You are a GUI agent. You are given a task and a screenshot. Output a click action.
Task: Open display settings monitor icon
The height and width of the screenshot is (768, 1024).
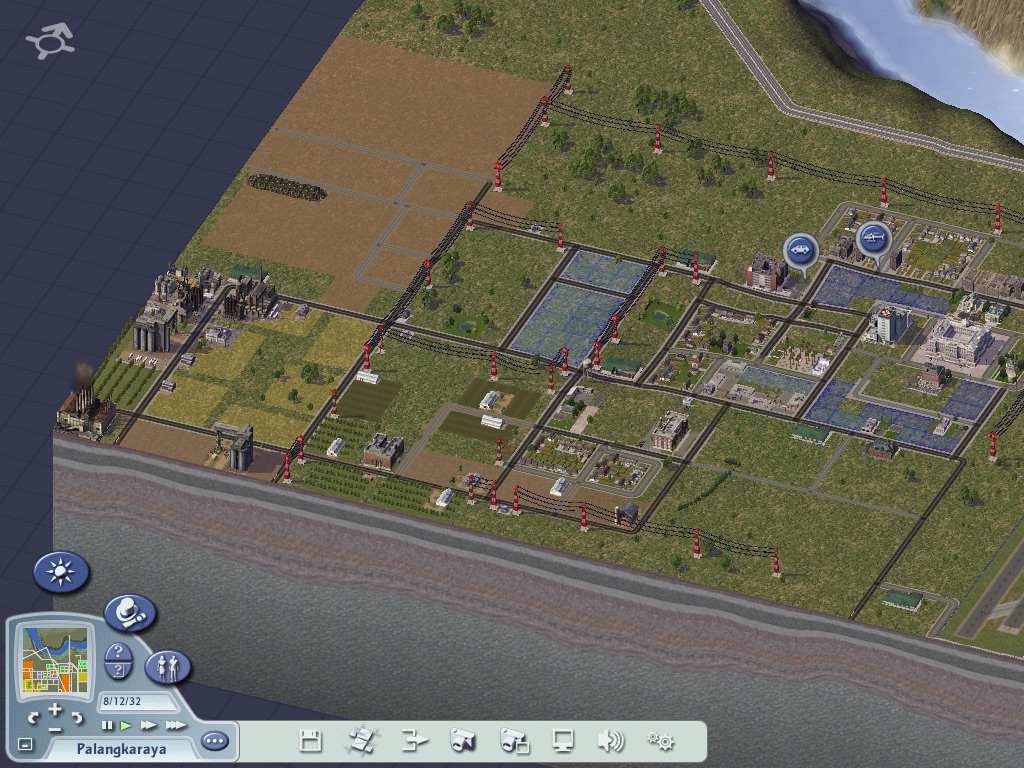coord(563,741)
